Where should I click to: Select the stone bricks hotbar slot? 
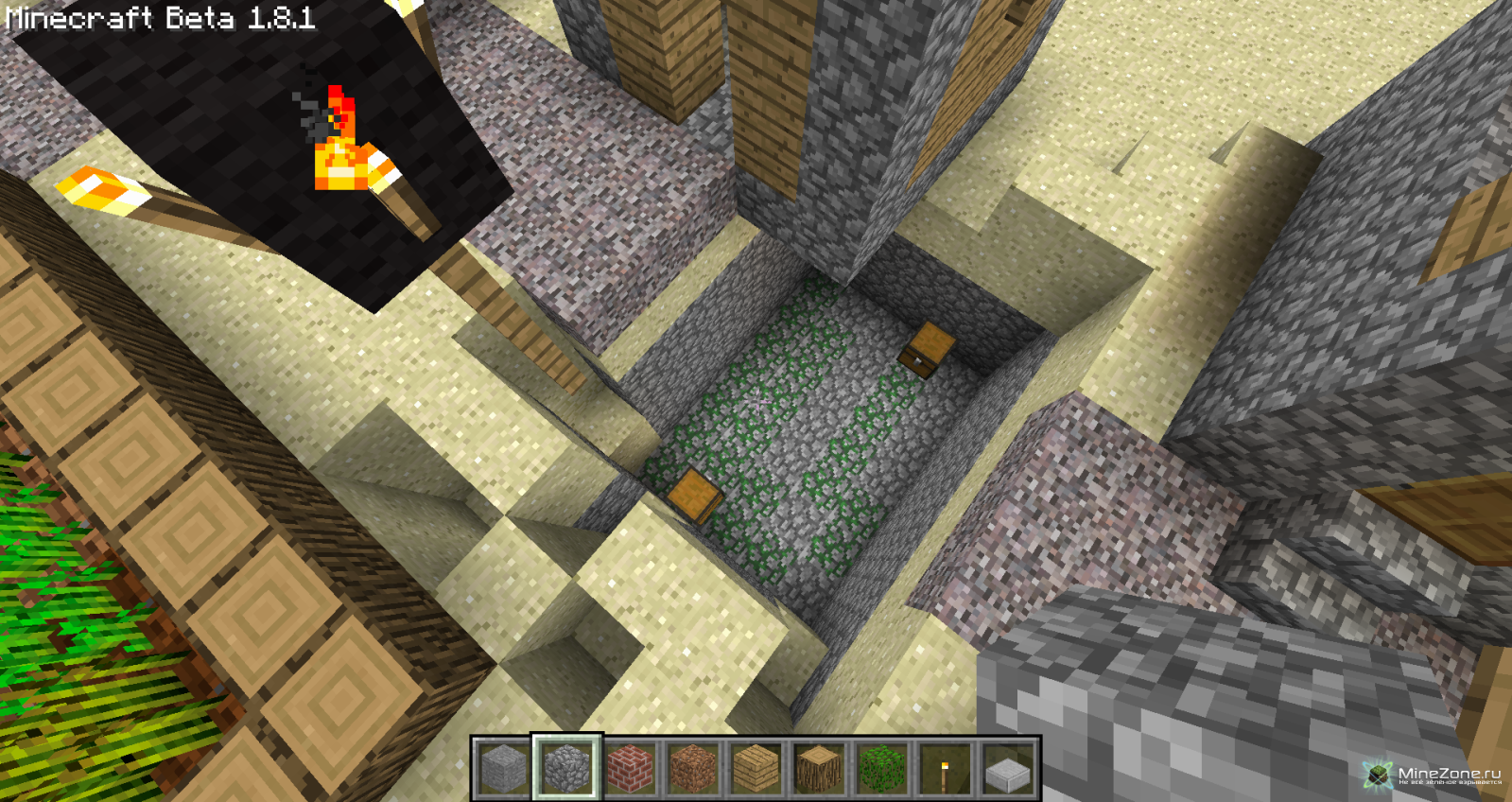click(x=504, y=767)
